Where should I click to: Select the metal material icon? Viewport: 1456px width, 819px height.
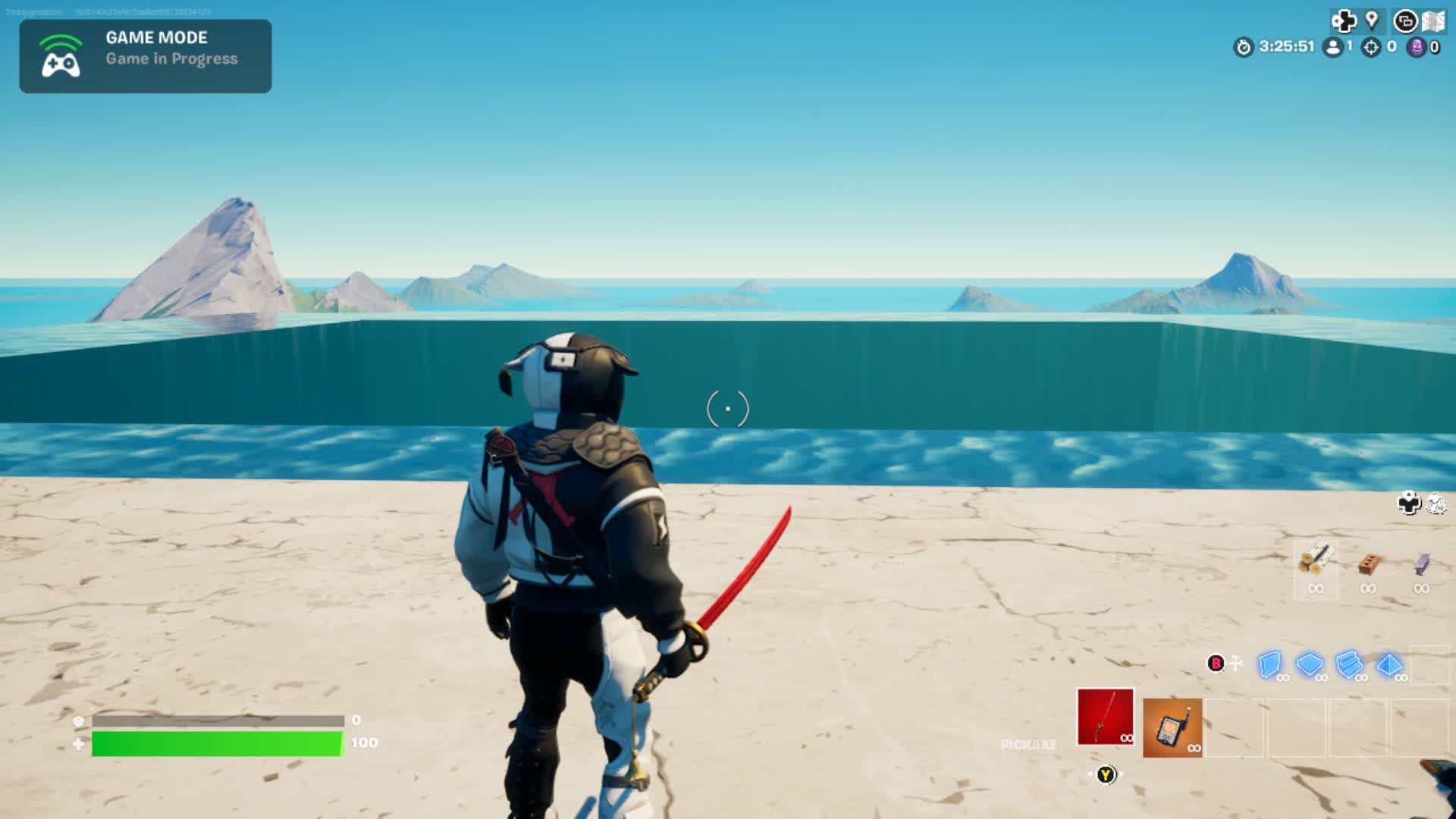pos(1423,563)
